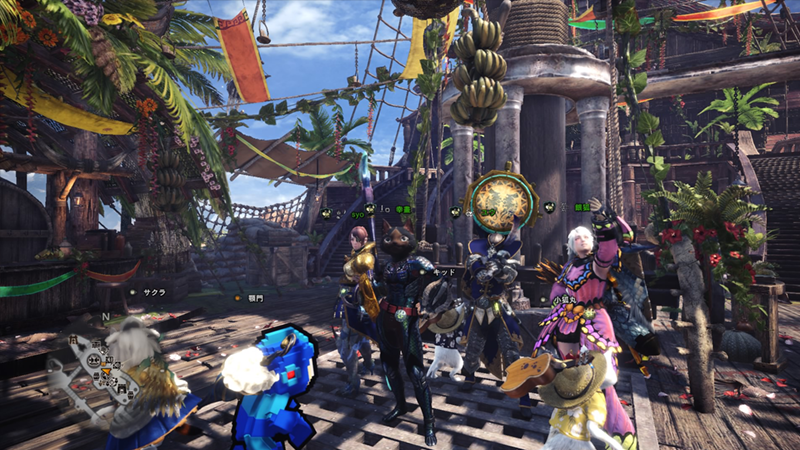Click the "キッド" name label
The height and width of the screenshot is (450, 800).
446,272
